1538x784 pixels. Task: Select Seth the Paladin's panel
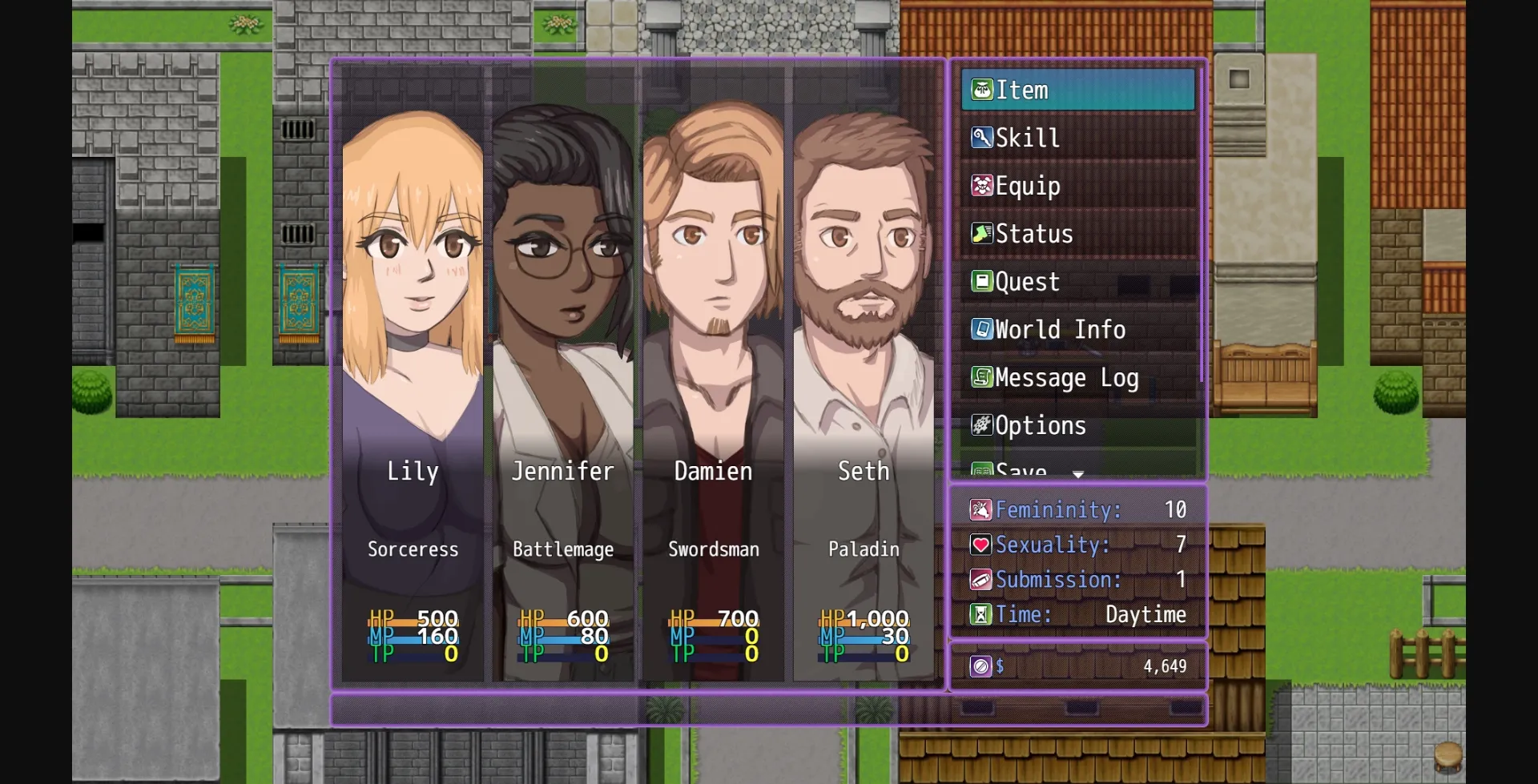(863, 320)
